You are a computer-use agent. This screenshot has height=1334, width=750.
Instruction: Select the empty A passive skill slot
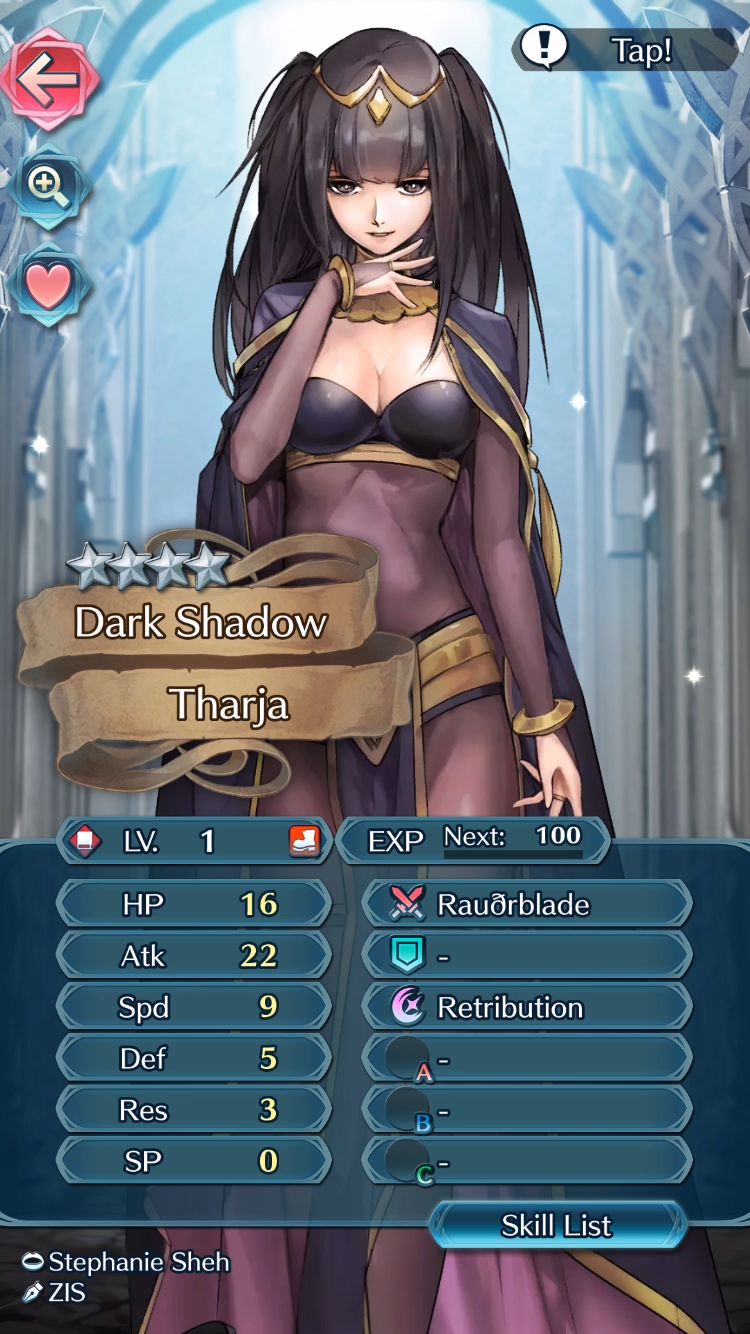[x=527, y=1059]
